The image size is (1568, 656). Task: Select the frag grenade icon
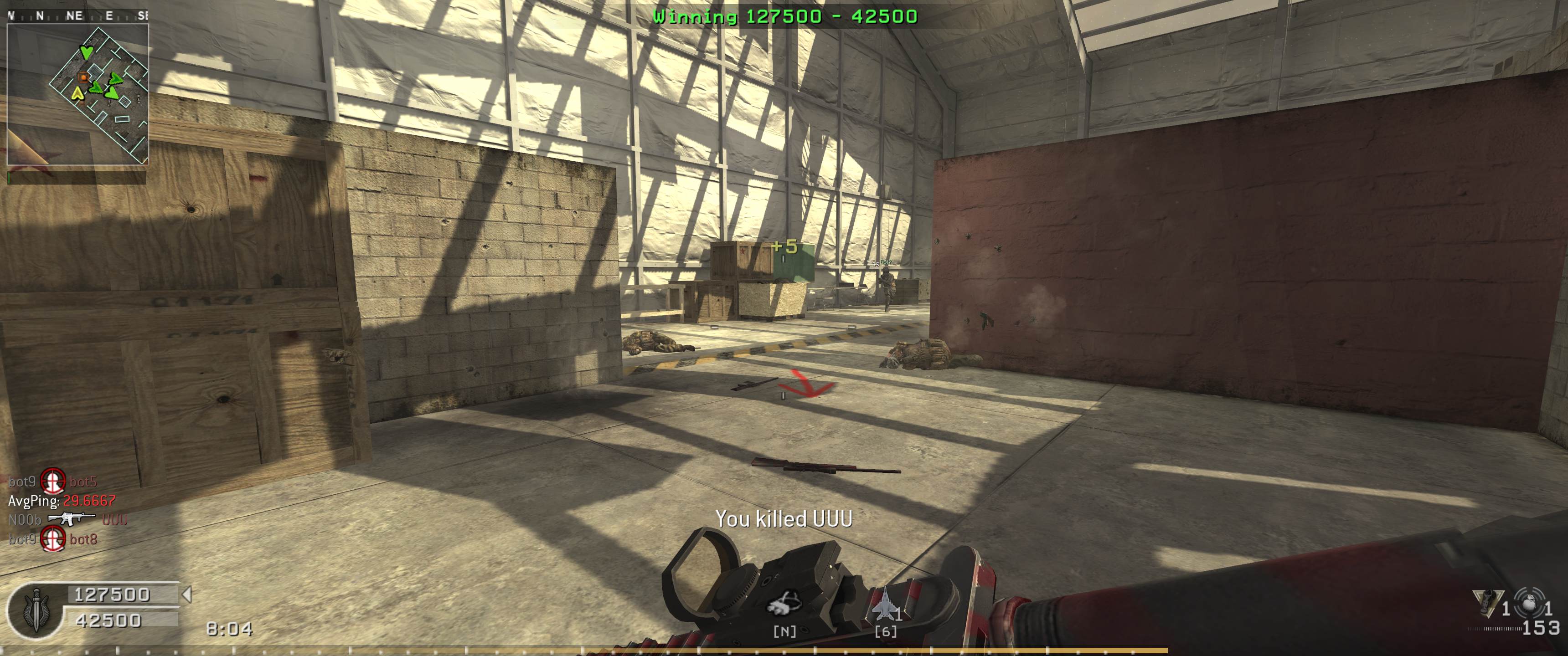coord(1530,603)
